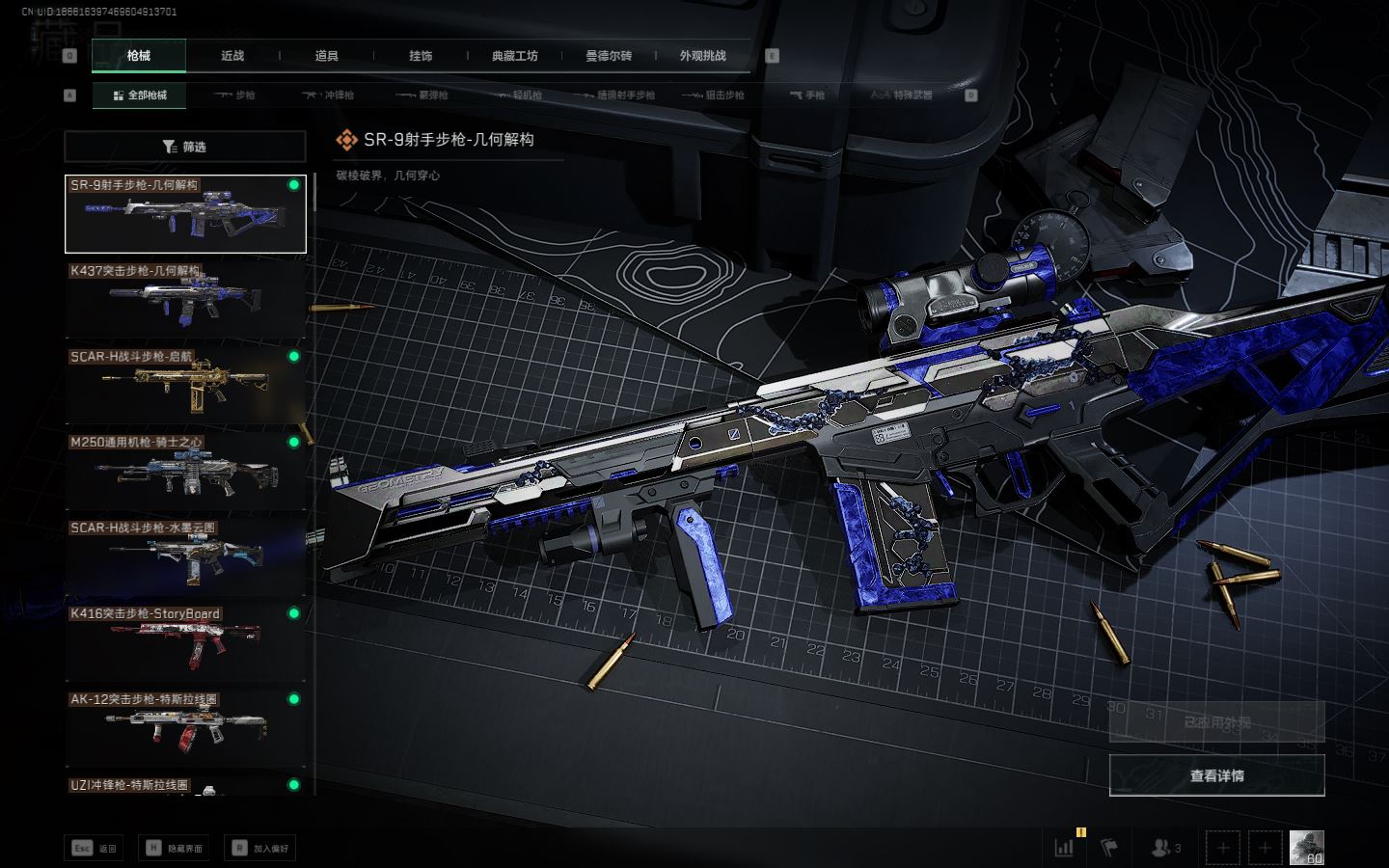Open the friends icon showing 3
This screenshot has width=1389, height=868.
(x=1165, y=848)
